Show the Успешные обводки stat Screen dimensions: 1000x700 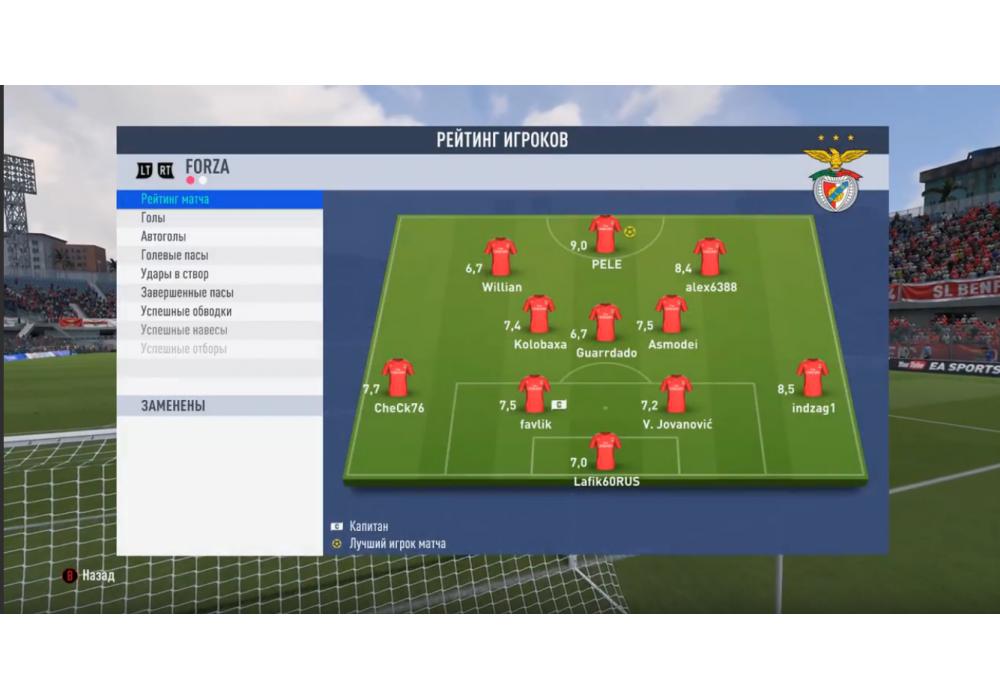[186, 311]
